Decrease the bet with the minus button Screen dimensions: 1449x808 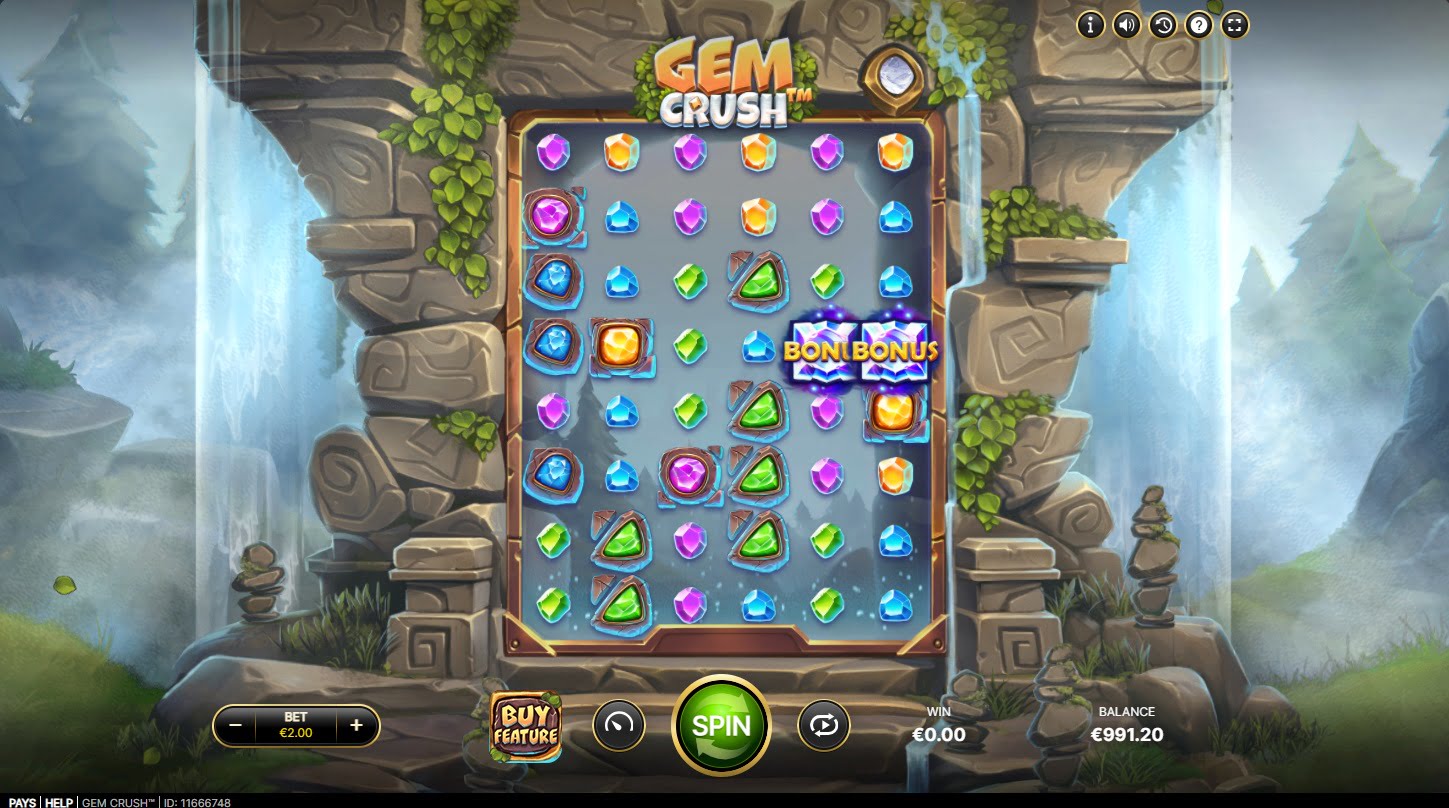pos(235,726)
